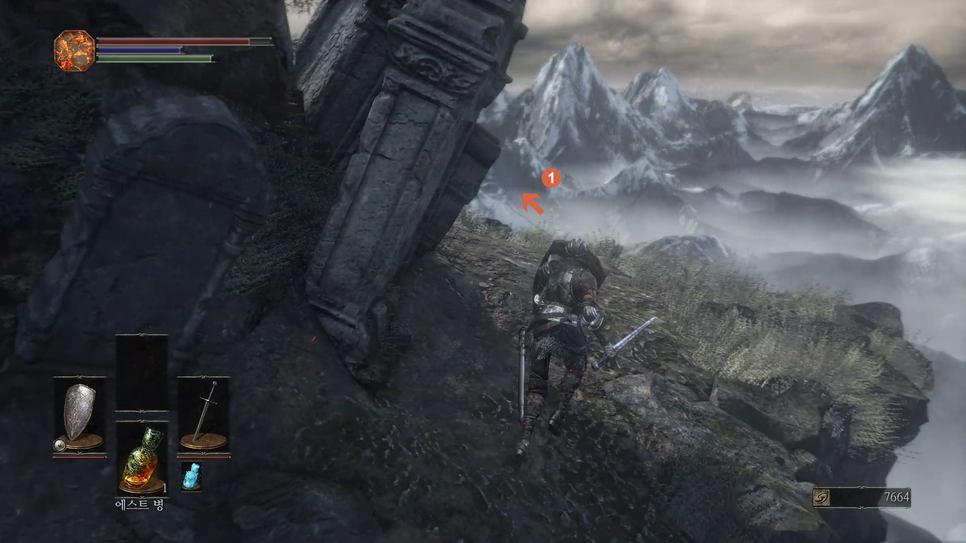Image resolution: width=966 pixels, height=543 pixels.
Task: Click the orange numbered annotation marker
Action: 551,178
